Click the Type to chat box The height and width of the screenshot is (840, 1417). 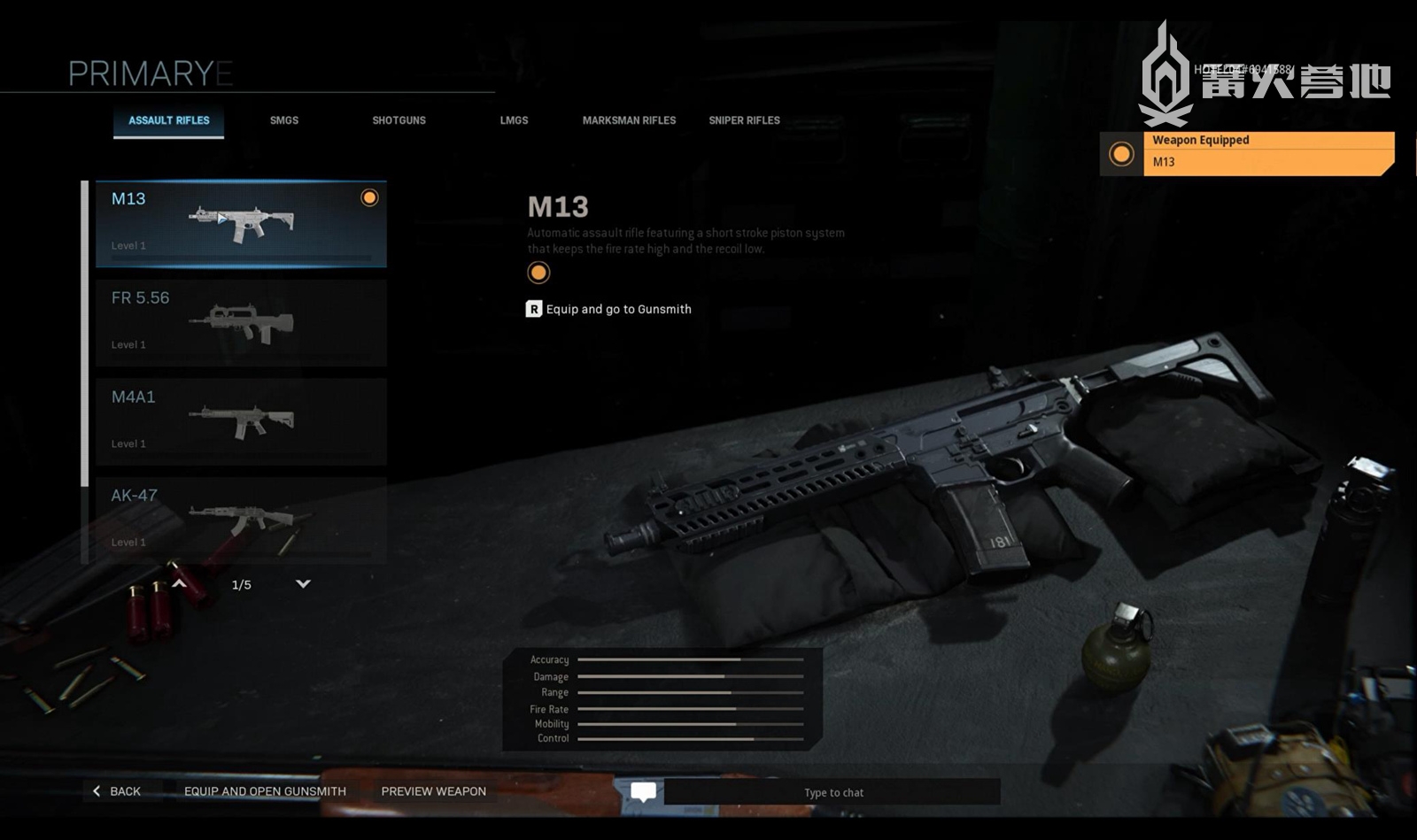point(832,792)
